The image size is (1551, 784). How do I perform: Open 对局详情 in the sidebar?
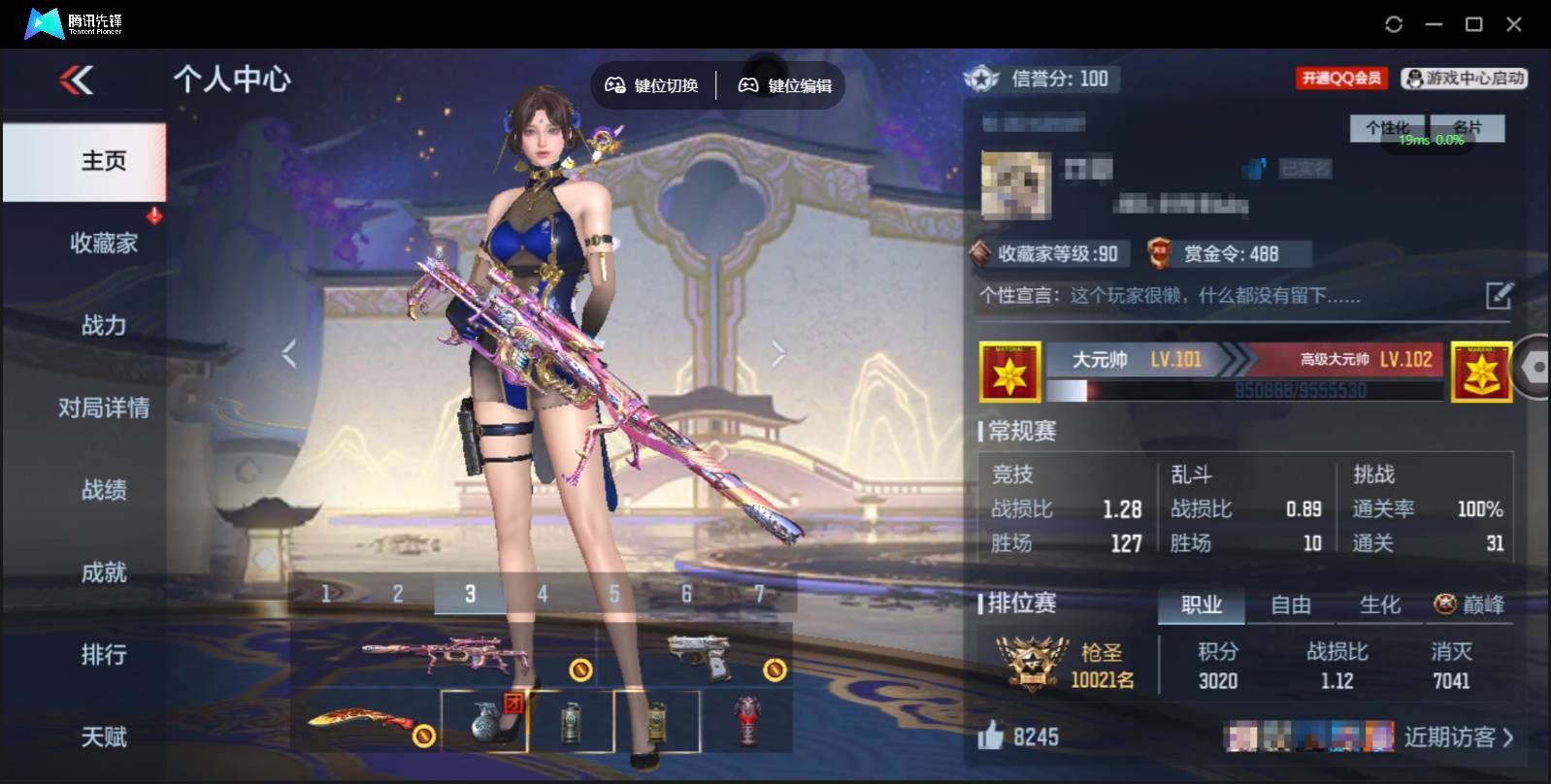(103, 408)
